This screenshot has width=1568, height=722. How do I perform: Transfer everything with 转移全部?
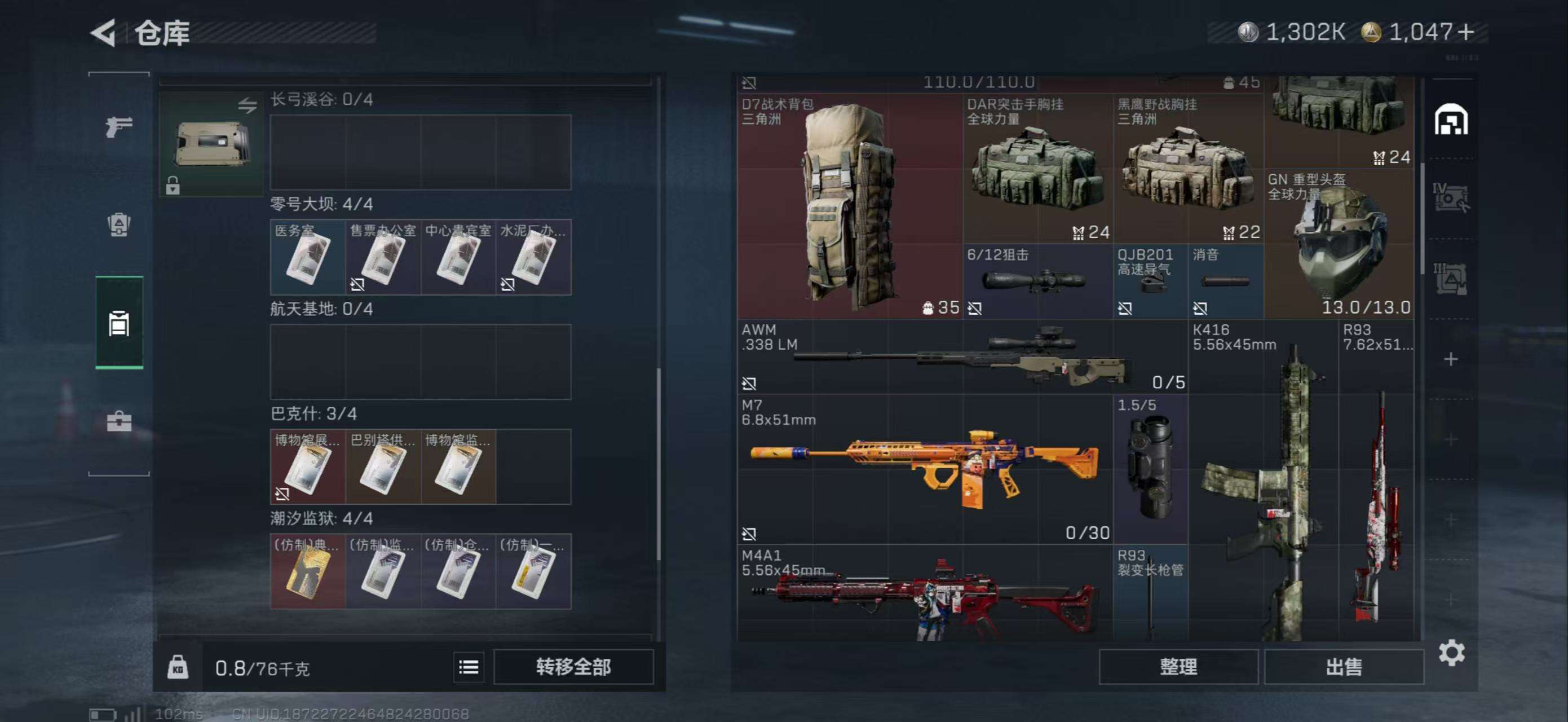(573, 667)
